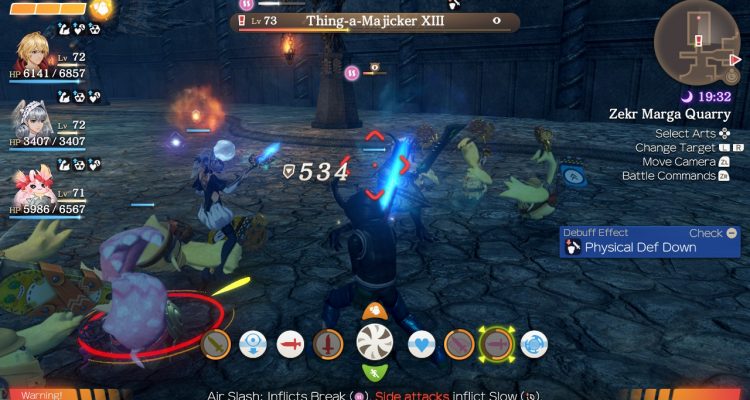Select the highlighted Air Slash art
Viewport: 750px width, 400px height.
click(x=496, y=344)
